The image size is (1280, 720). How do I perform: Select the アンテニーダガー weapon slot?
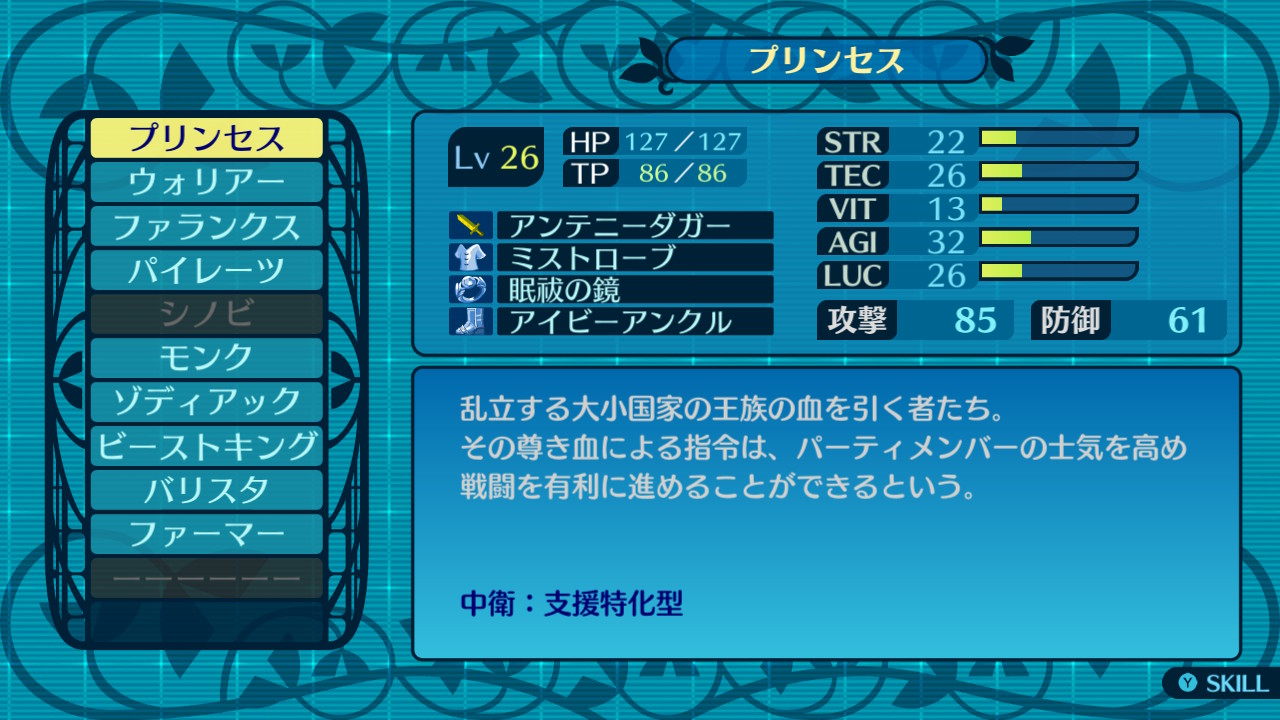point(634,225)
